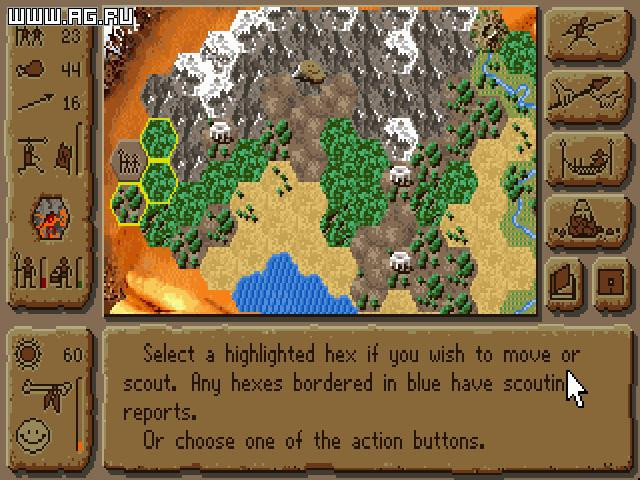Screen dimensions: 640x480
Task: Move to the topmost yellow-highlighted forest hex
Action: [x=159, y=139]
